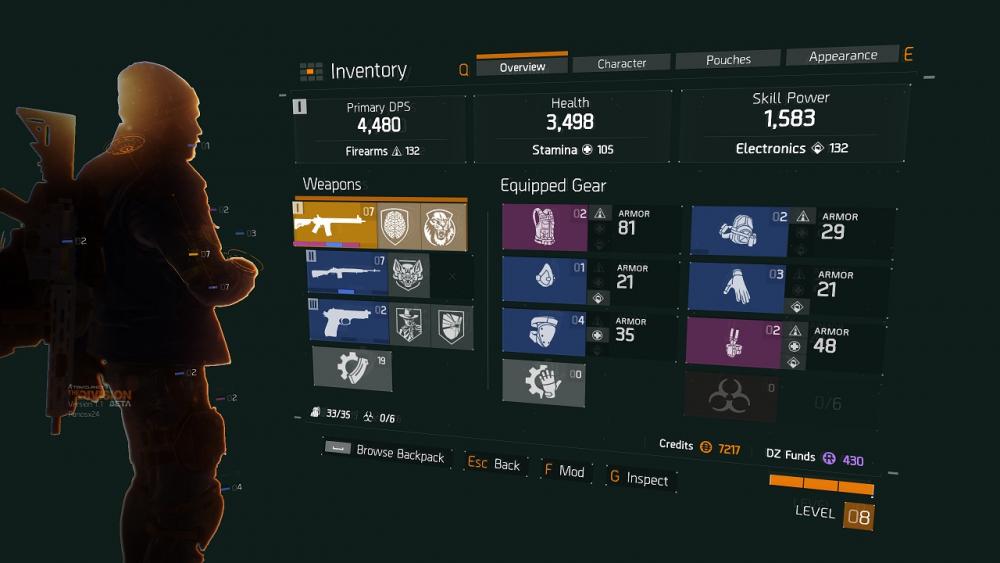Go back using the Back button
Image resolution: width=1000 pixels, height=563 pixels.
click(495, 464)
